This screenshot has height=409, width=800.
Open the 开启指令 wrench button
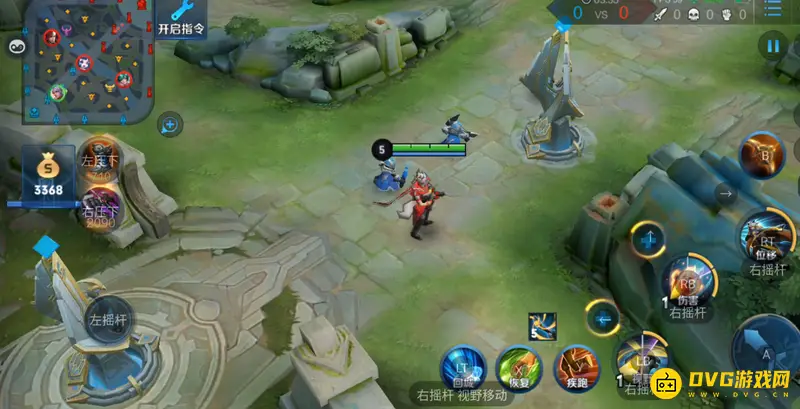tap(181, 17)
